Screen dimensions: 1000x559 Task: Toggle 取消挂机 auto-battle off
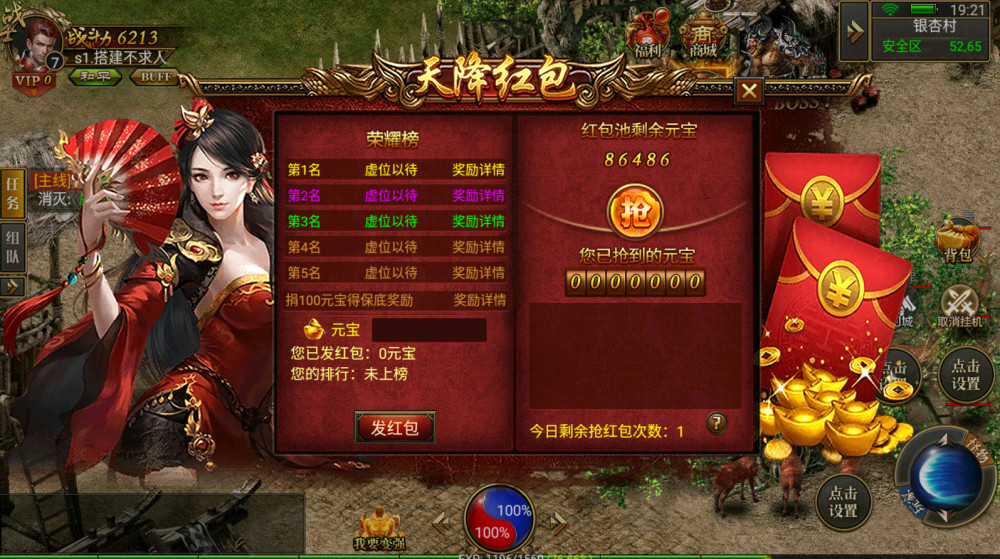[x=960, y=307]
